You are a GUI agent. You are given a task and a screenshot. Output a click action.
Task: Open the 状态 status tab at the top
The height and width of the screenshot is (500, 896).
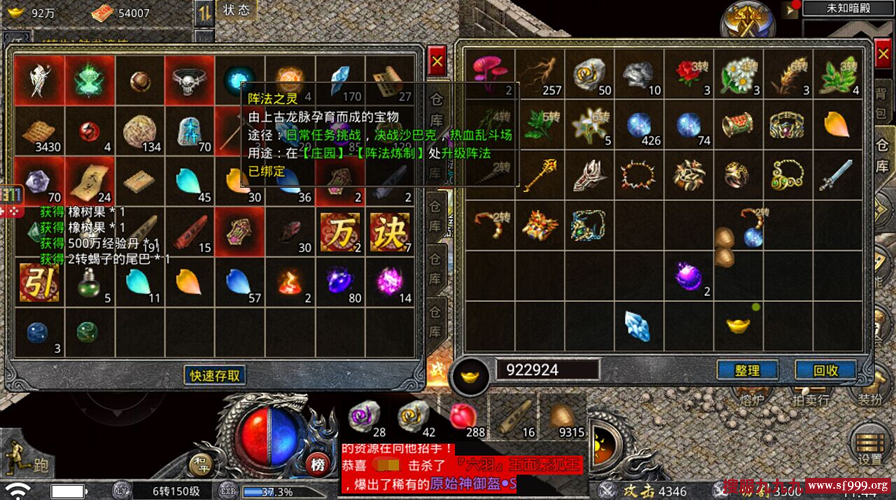point(237,10)
